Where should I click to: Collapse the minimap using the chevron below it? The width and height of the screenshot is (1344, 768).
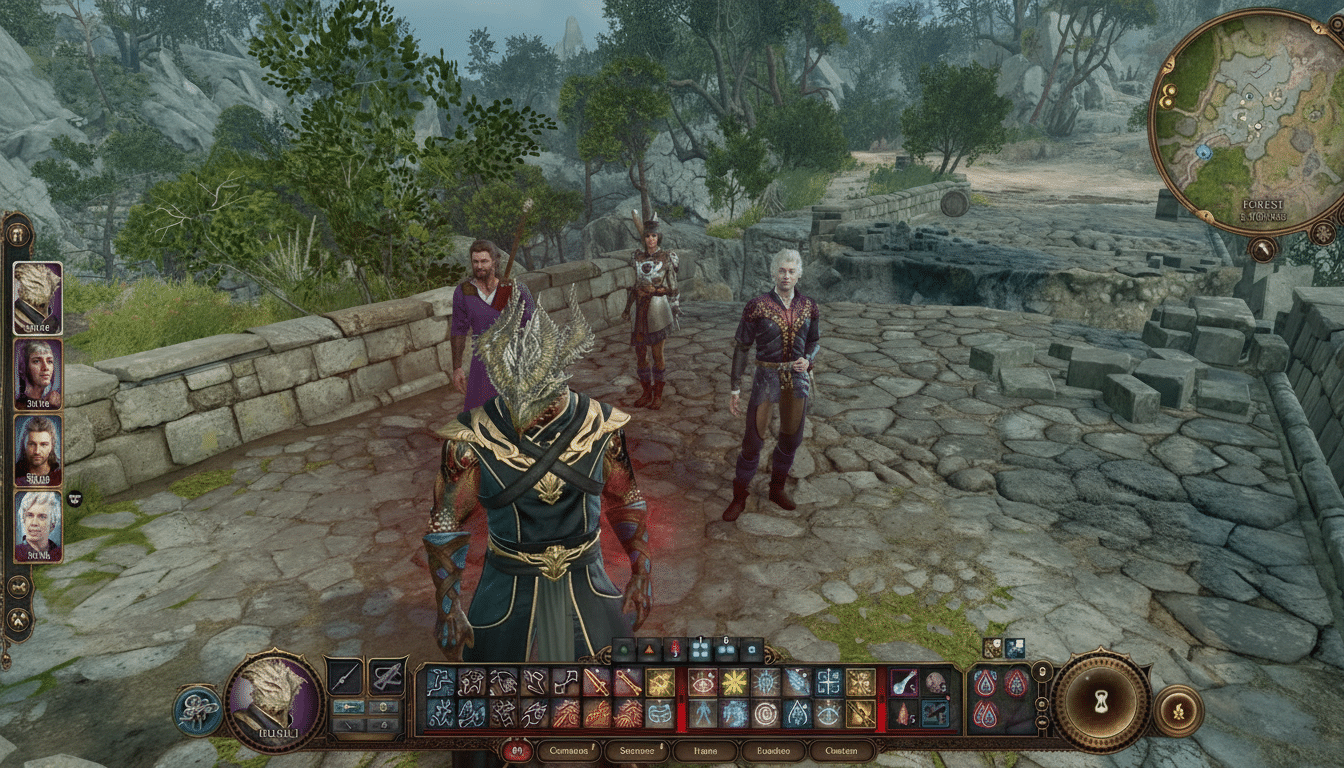click(1262, 250)
